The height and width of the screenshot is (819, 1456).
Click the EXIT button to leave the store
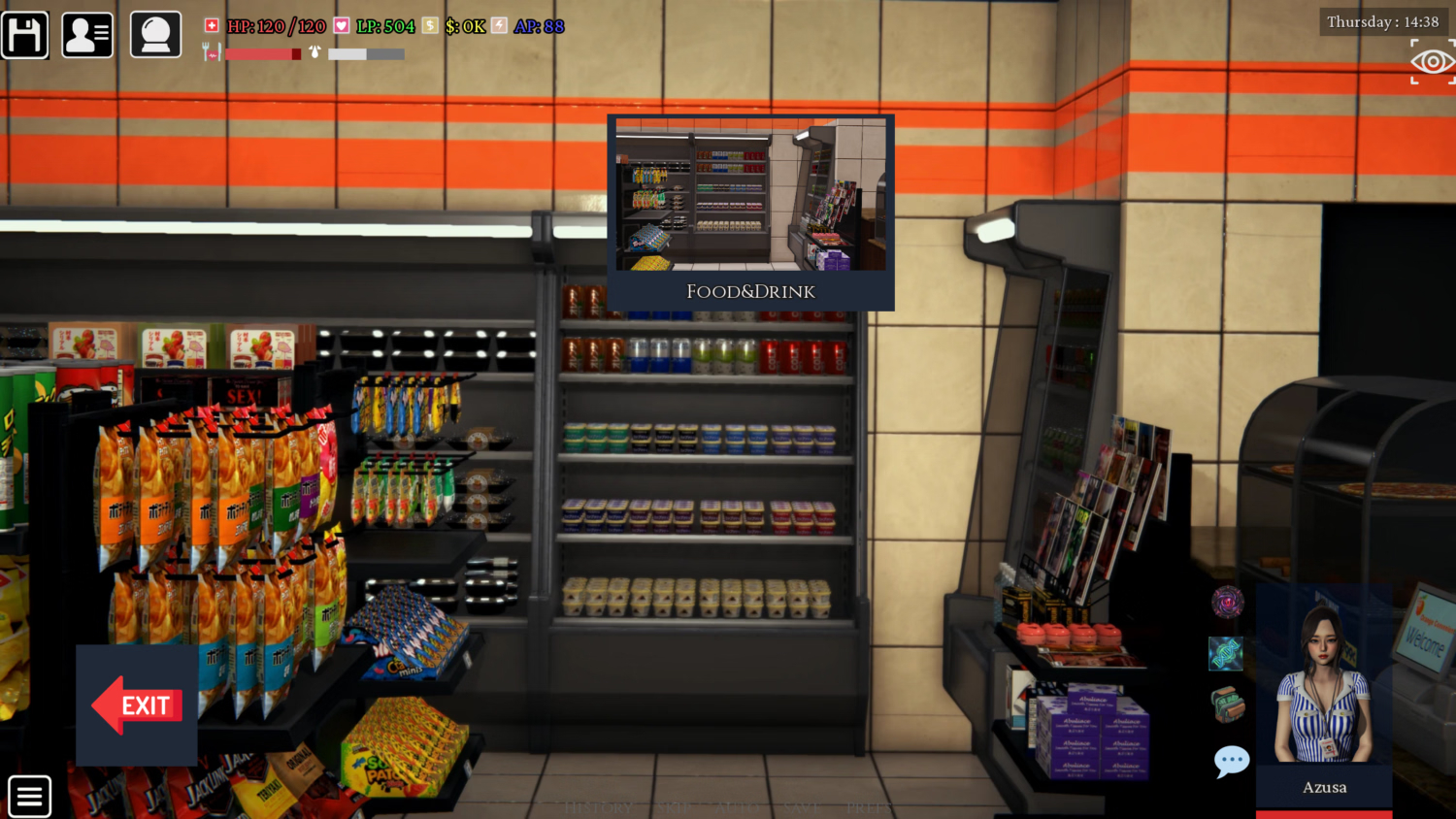tap(137, 705)
